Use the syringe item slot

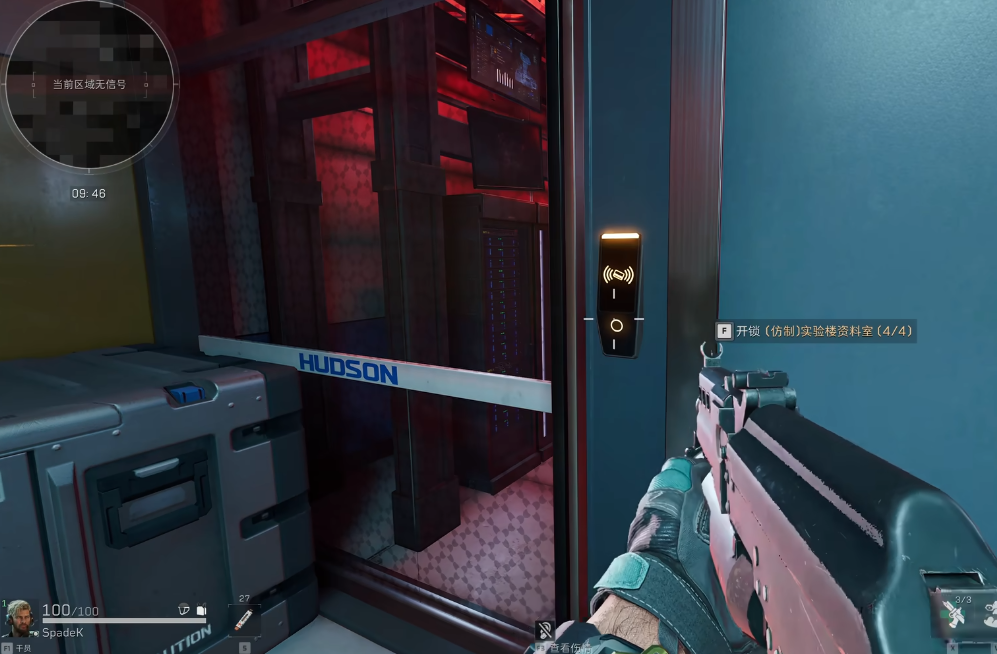coord(244,621)
